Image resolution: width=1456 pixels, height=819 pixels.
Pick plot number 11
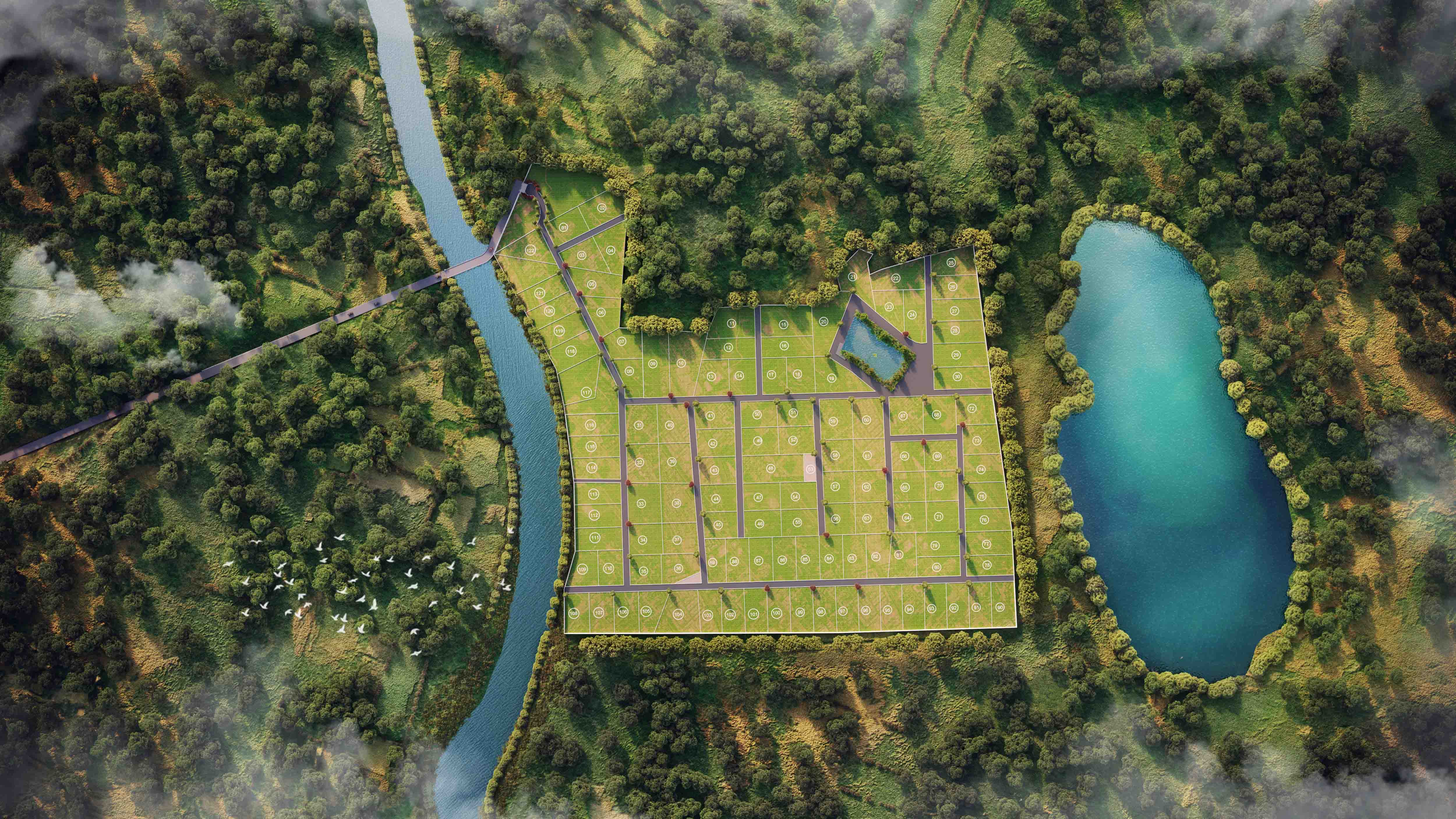tap(731, 323)
